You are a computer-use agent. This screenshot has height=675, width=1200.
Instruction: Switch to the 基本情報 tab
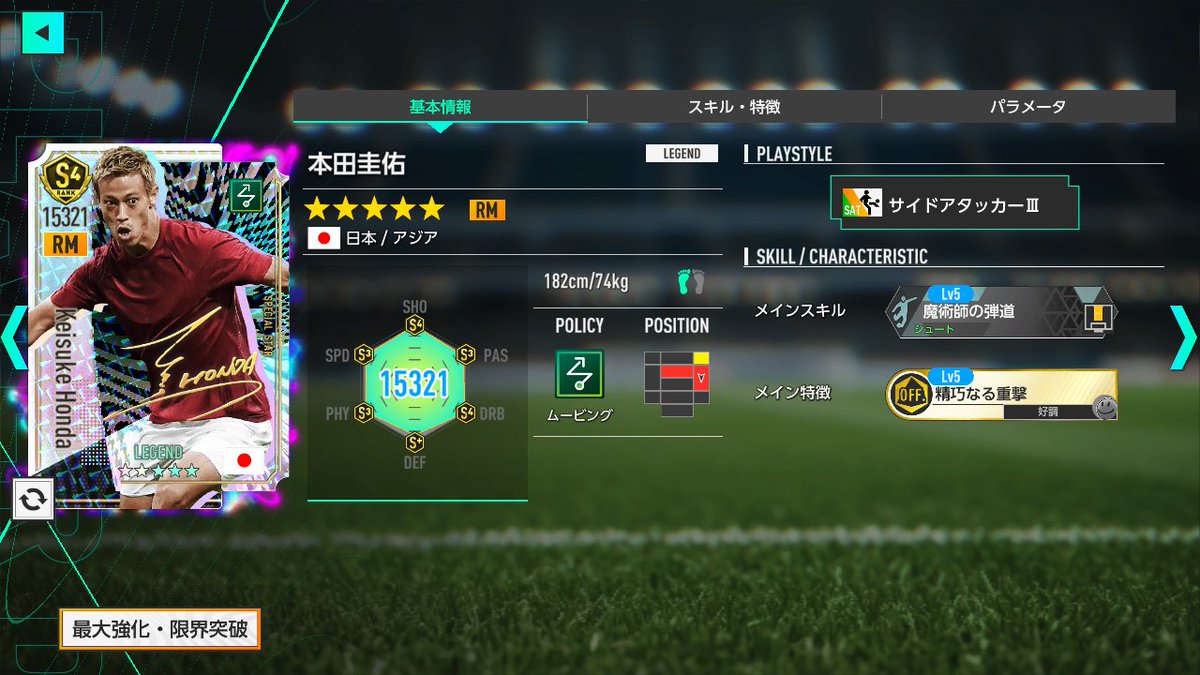440,107
